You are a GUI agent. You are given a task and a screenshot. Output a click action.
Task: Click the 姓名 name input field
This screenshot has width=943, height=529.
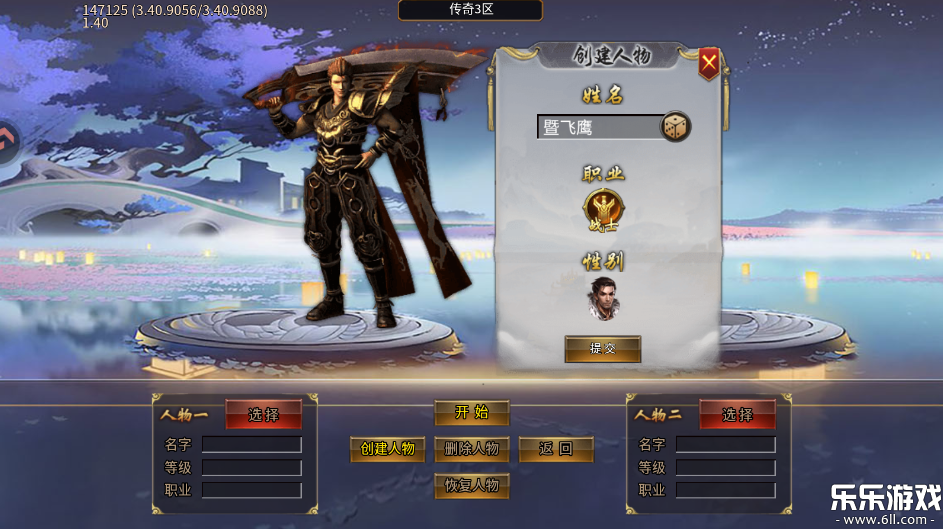(598, 127)
